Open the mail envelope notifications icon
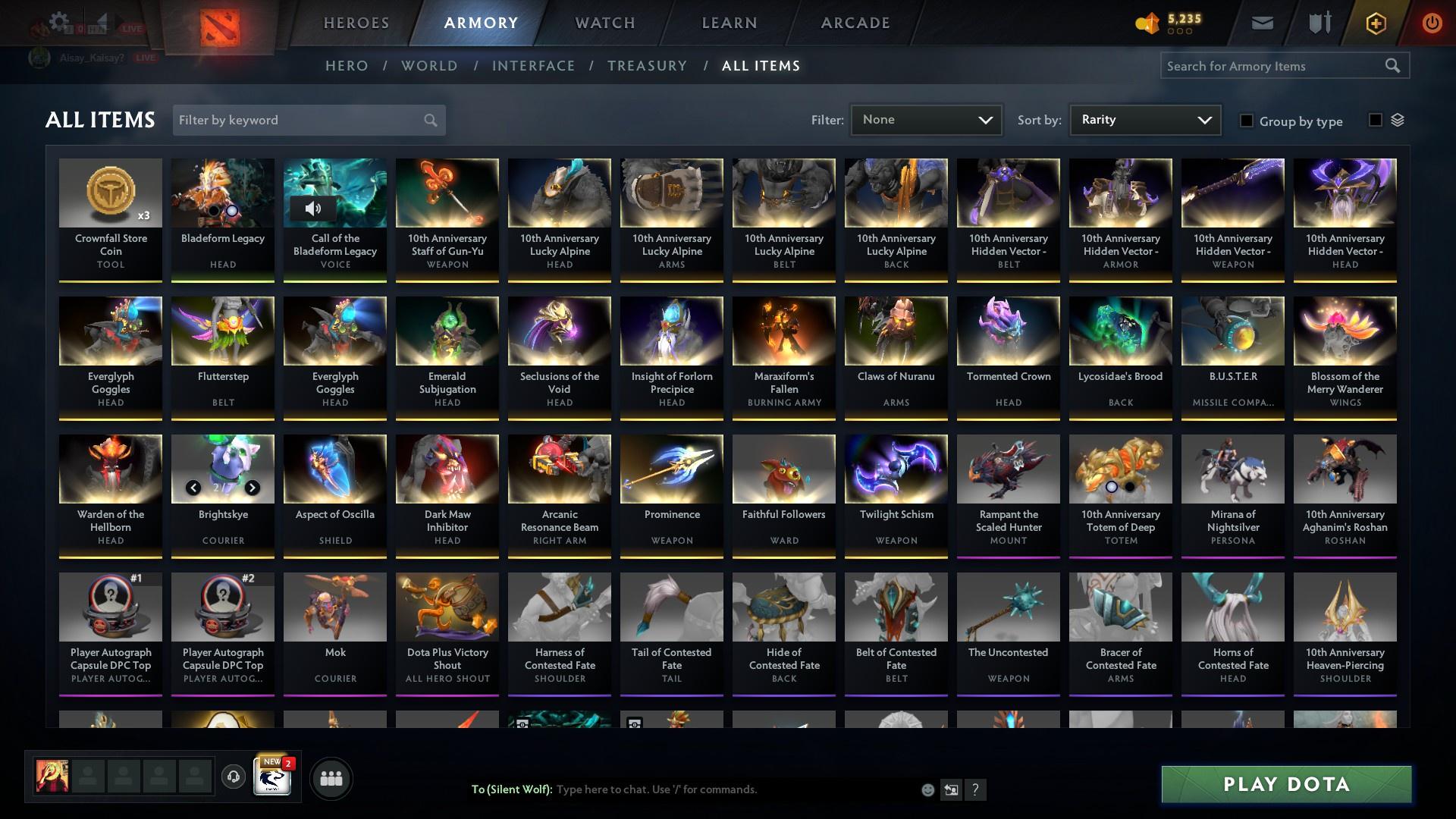 [x=1261, y=23]
